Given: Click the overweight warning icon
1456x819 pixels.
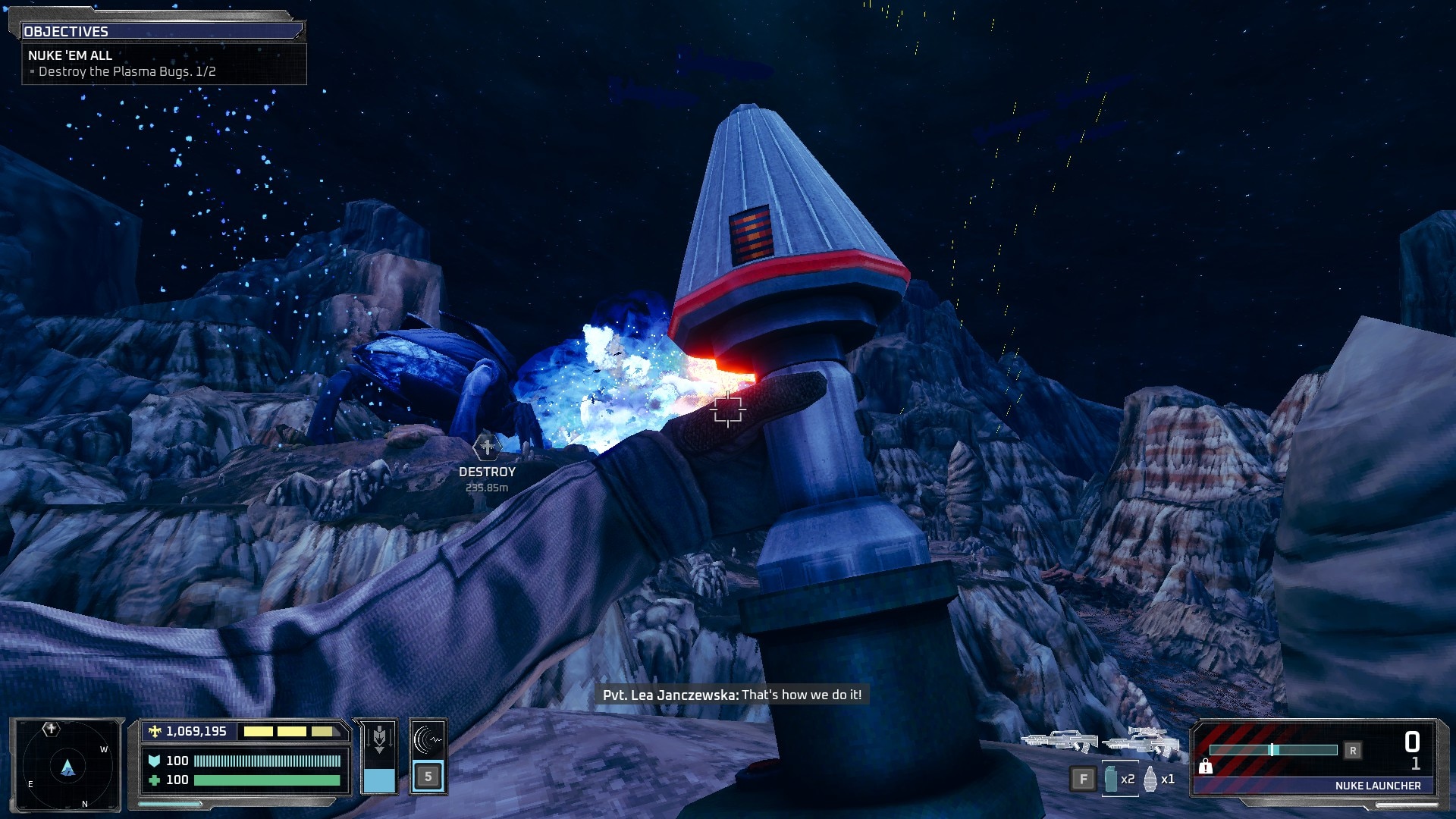Looking at the screenshot, I should (x=1205, y=767).
